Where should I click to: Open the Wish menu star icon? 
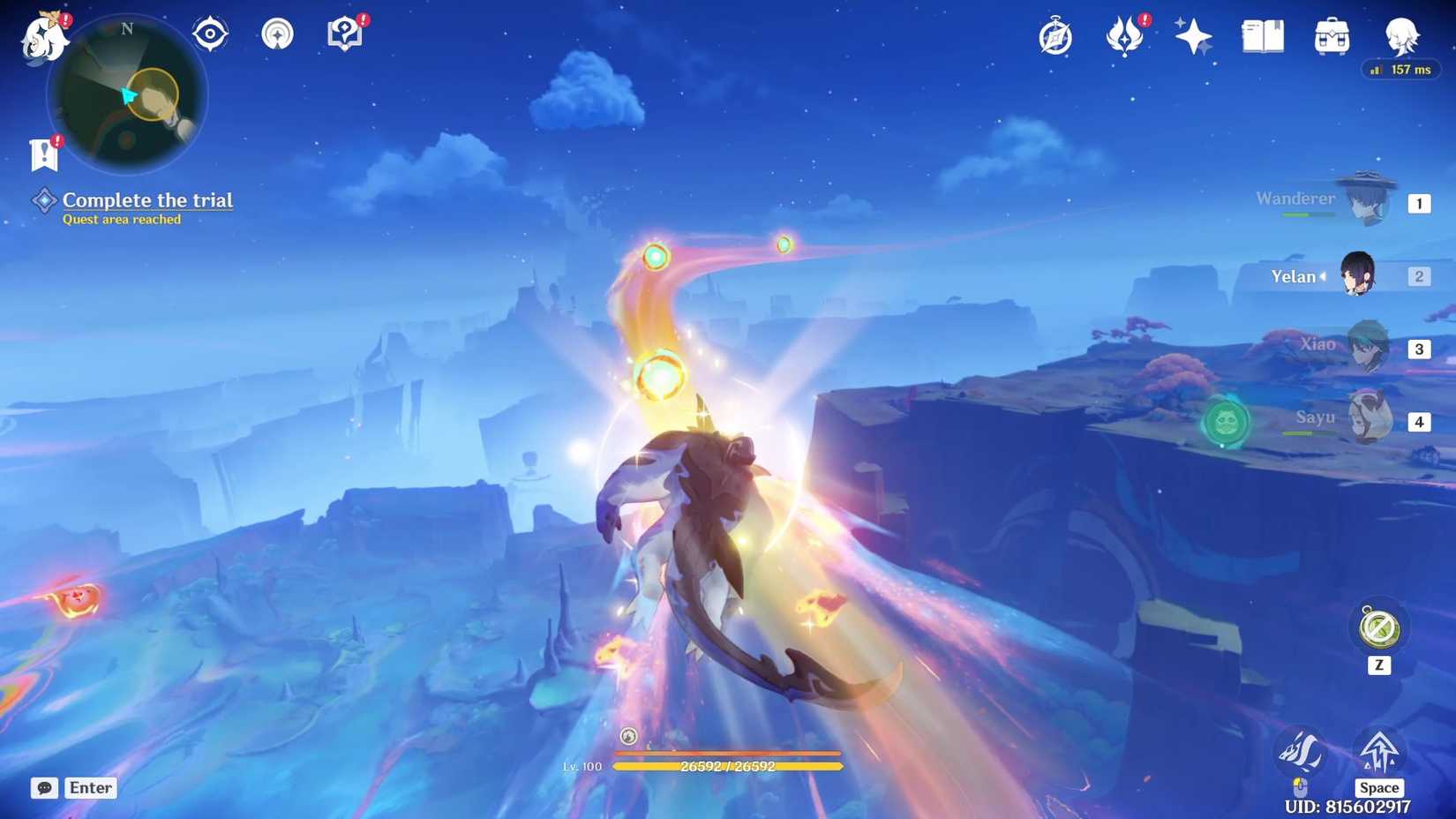pyautogui.click(x=1192, y=35)
